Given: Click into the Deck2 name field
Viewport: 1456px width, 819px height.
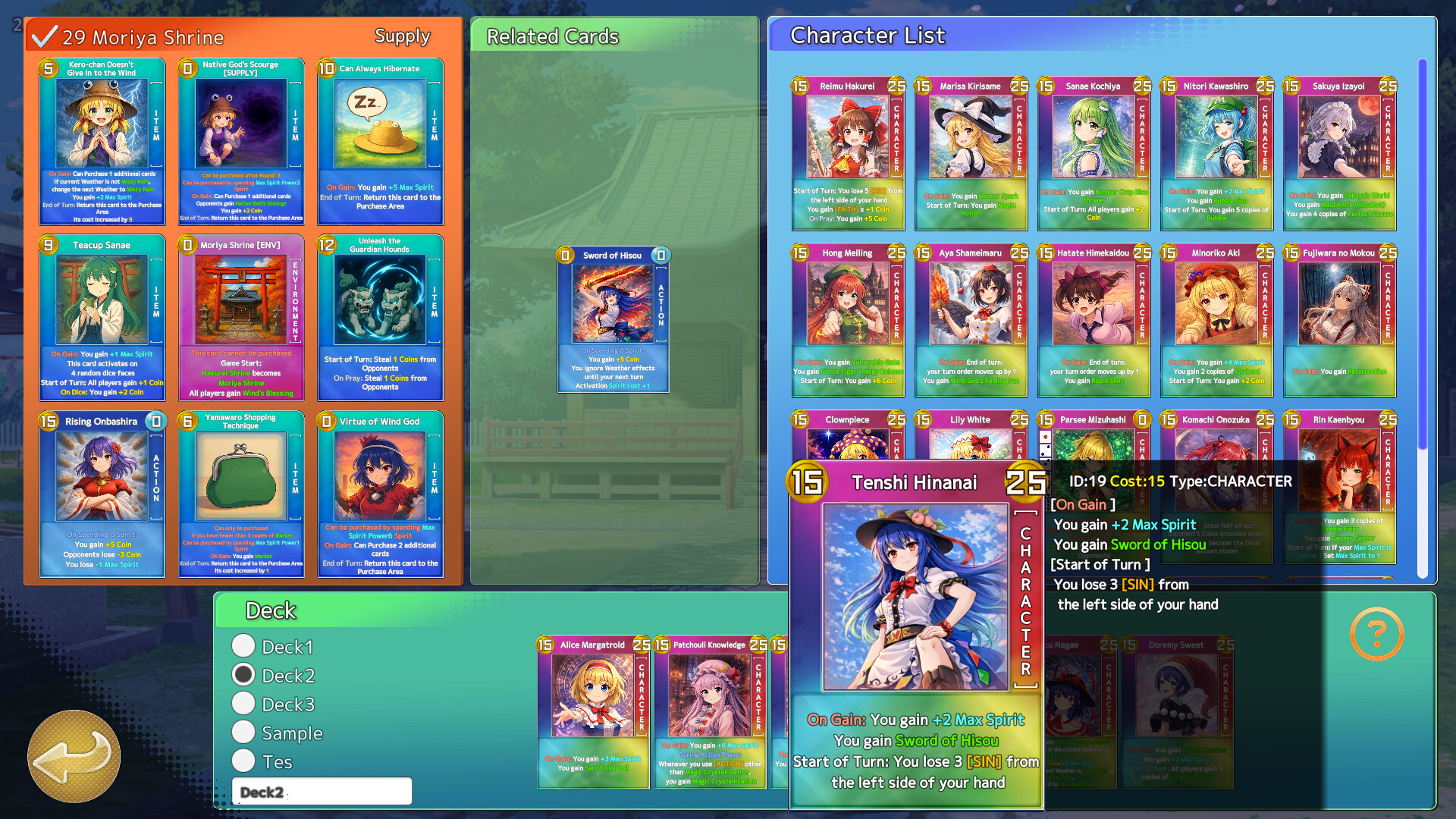Looking at the screenshot, I should (322, 791).
